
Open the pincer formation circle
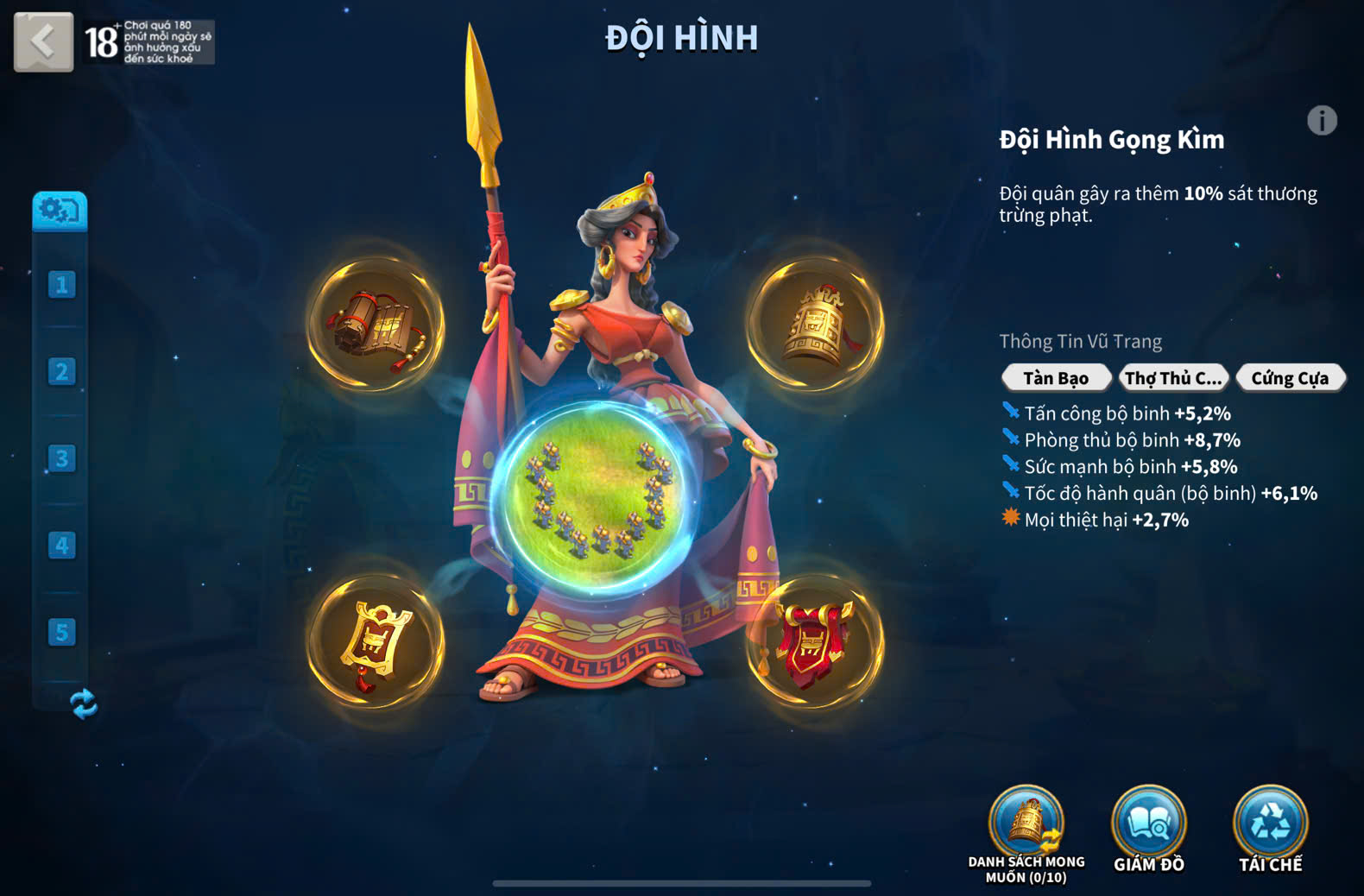click(595, 498)
